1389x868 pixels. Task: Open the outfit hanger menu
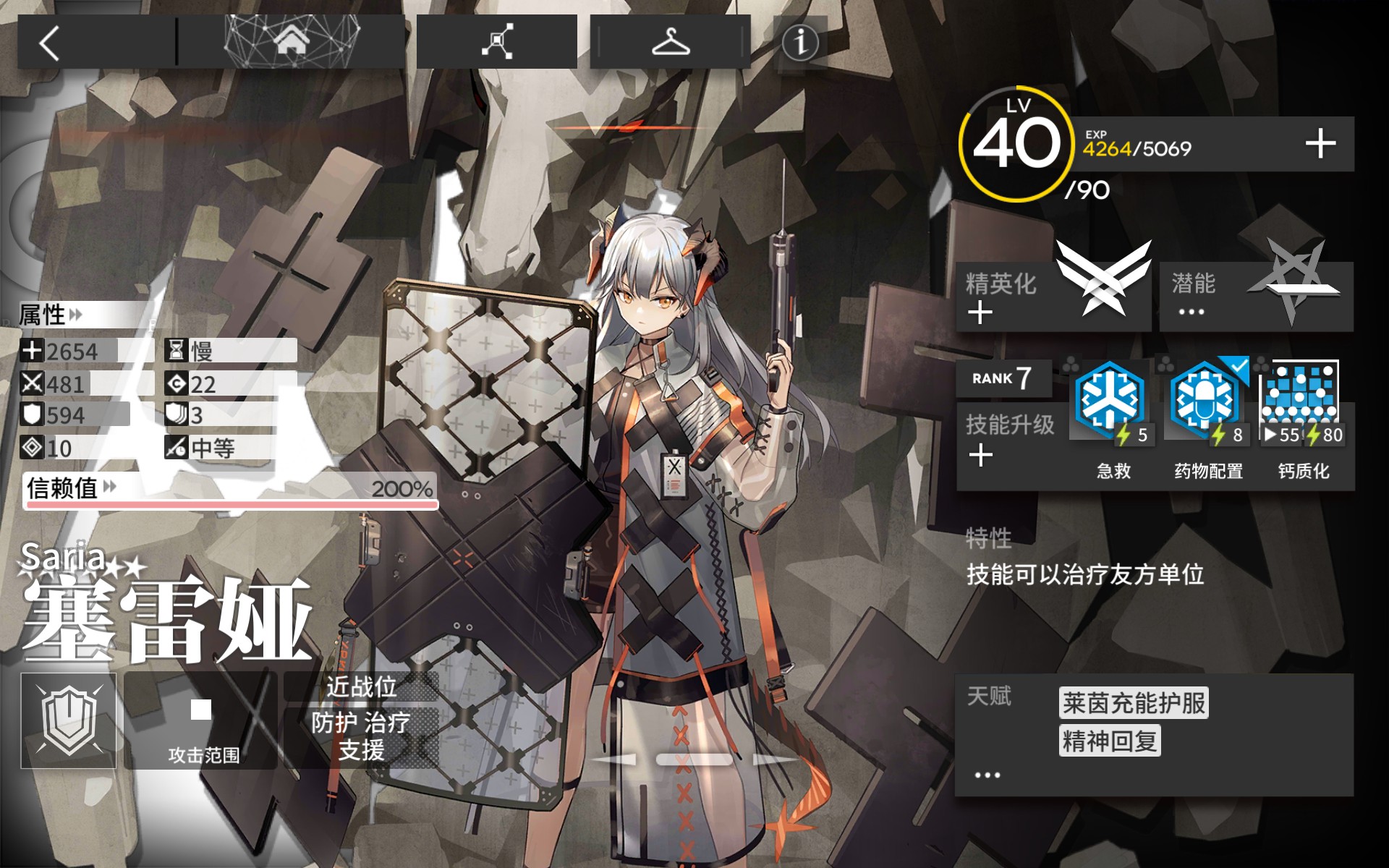(670, 42)
